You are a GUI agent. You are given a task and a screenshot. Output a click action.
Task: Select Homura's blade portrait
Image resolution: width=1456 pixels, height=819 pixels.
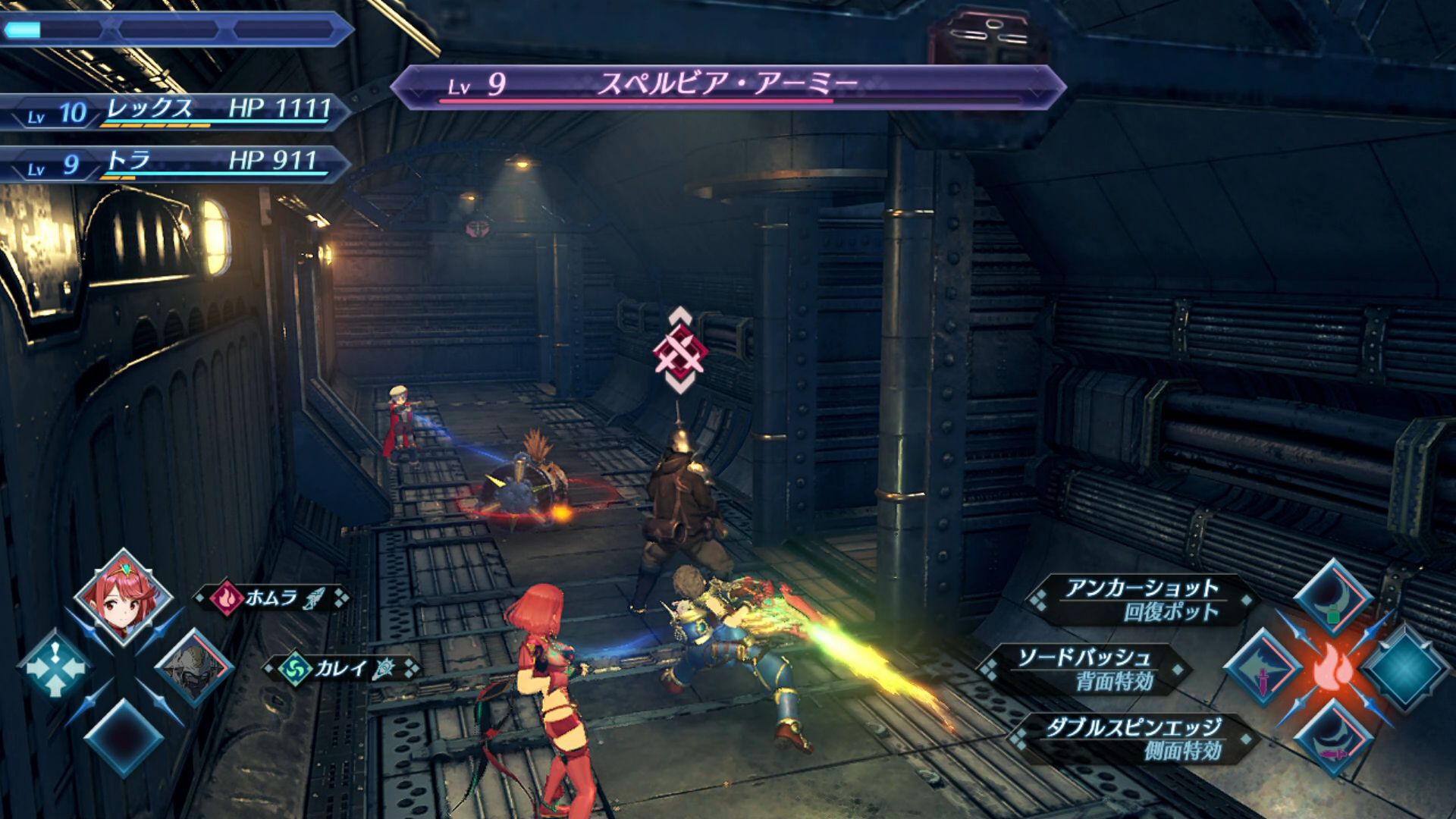[124, 598]
